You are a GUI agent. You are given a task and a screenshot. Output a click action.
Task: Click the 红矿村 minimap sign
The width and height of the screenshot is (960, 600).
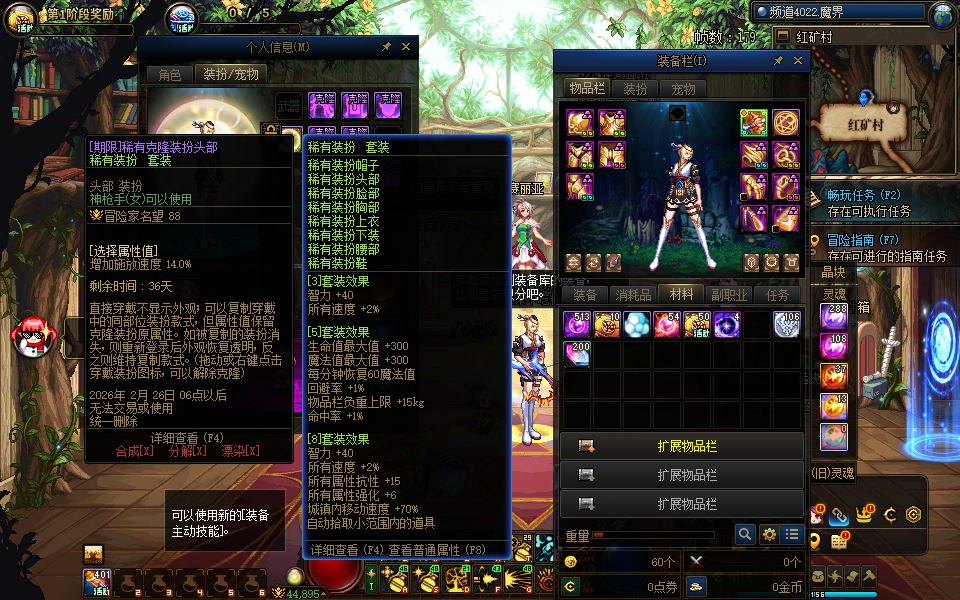[864, 127]
